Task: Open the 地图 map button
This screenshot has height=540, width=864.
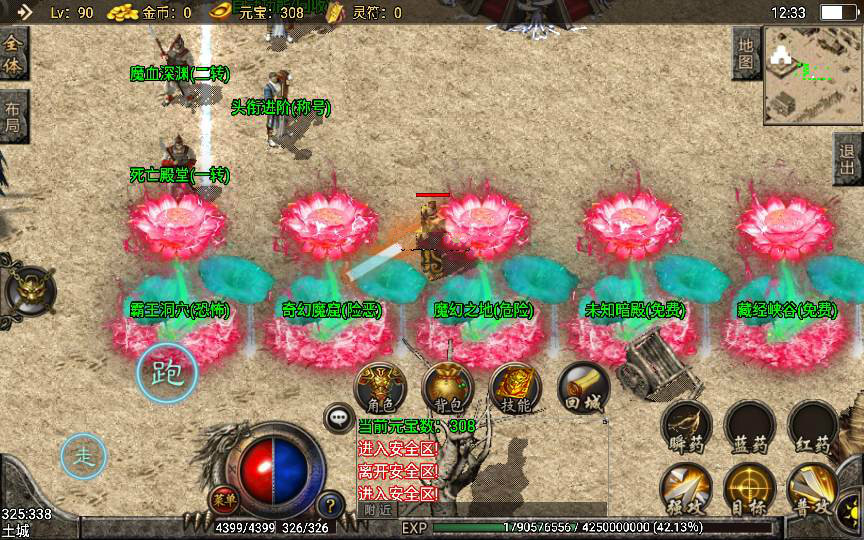Action: pos(746,53)
